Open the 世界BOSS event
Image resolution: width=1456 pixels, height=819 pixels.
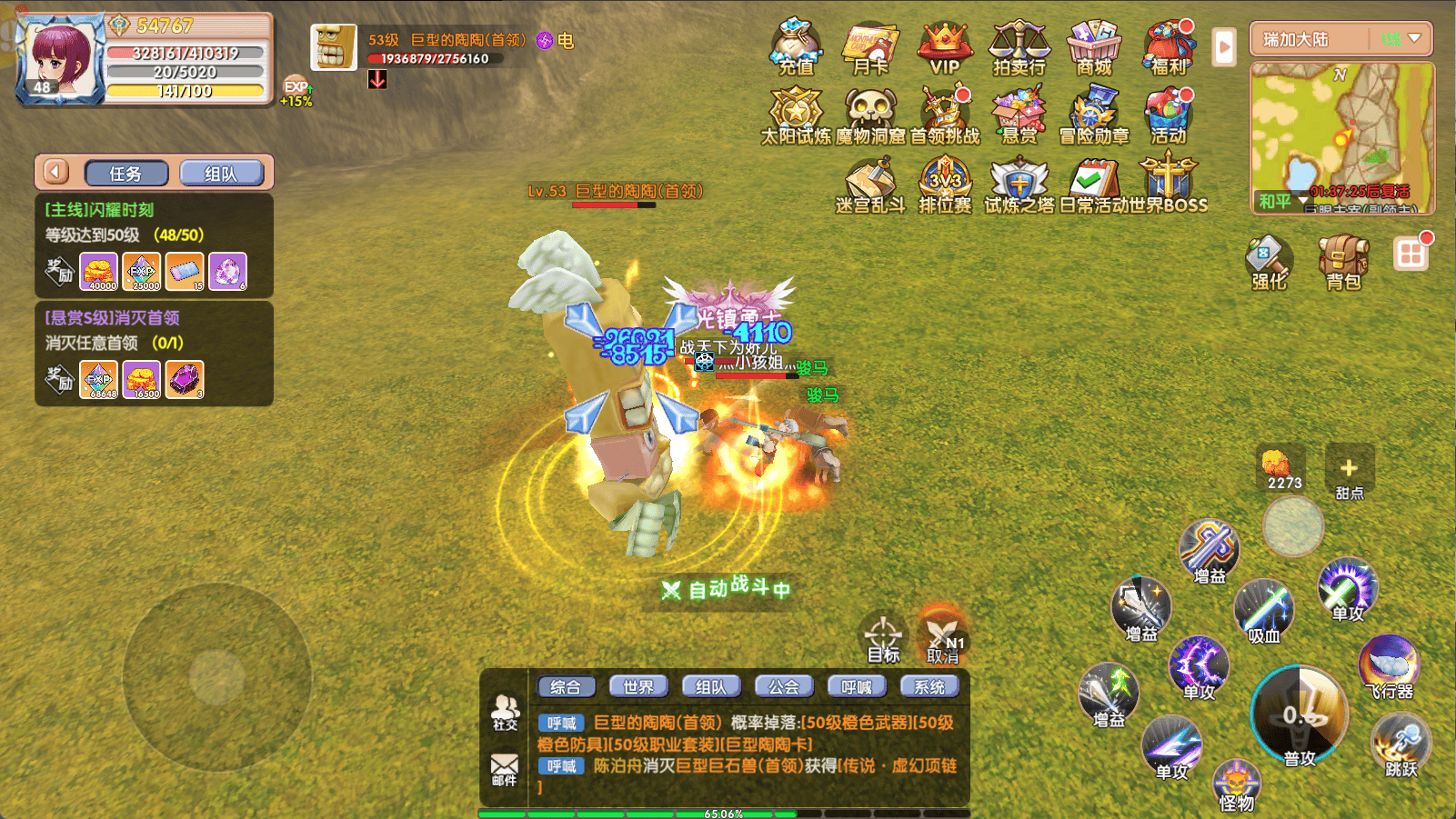coord(1168,184)
